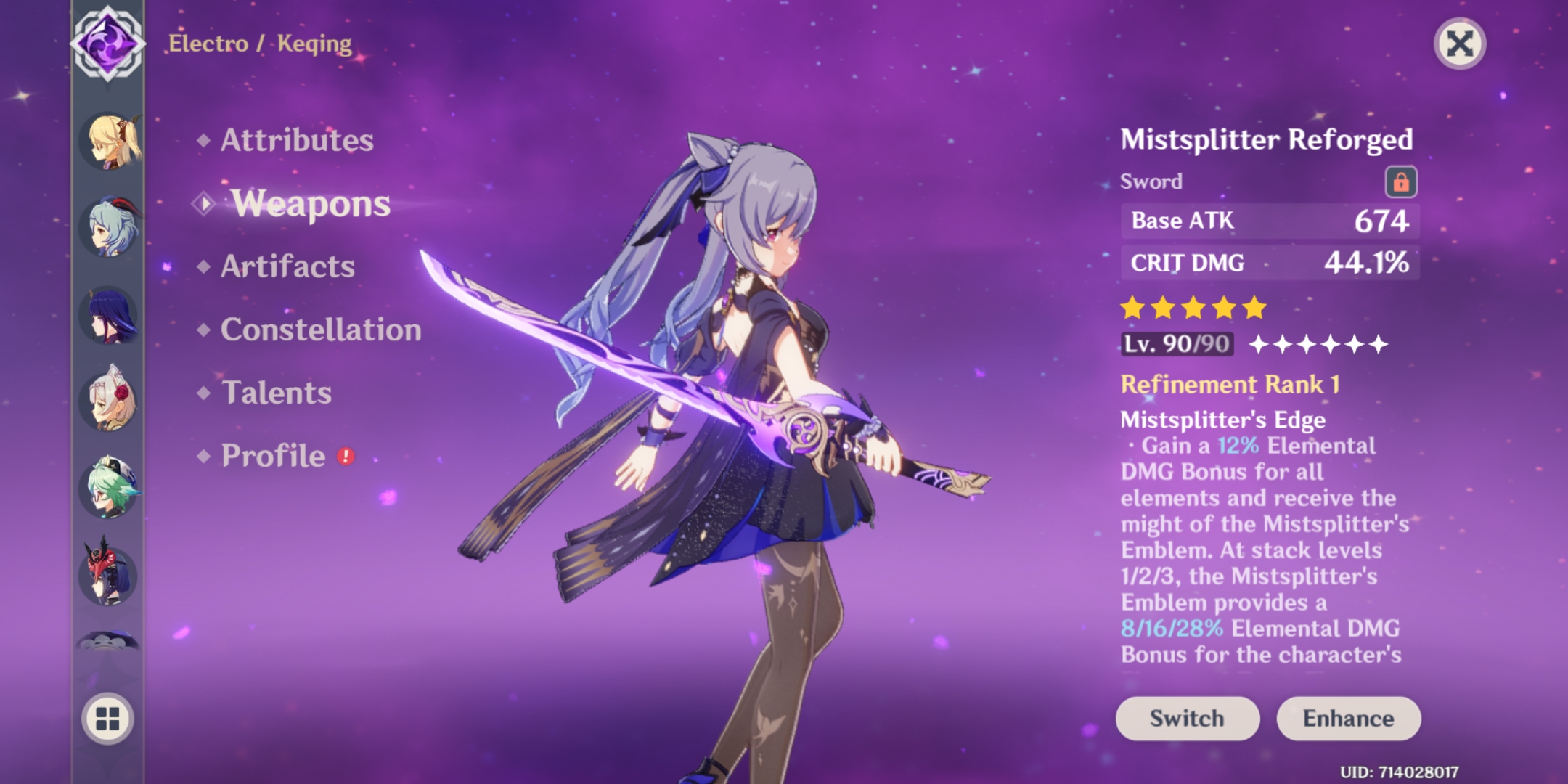Select Lumine's portrait in the character sidebar
Screen dimensions: 1568x784
(110, 140)
